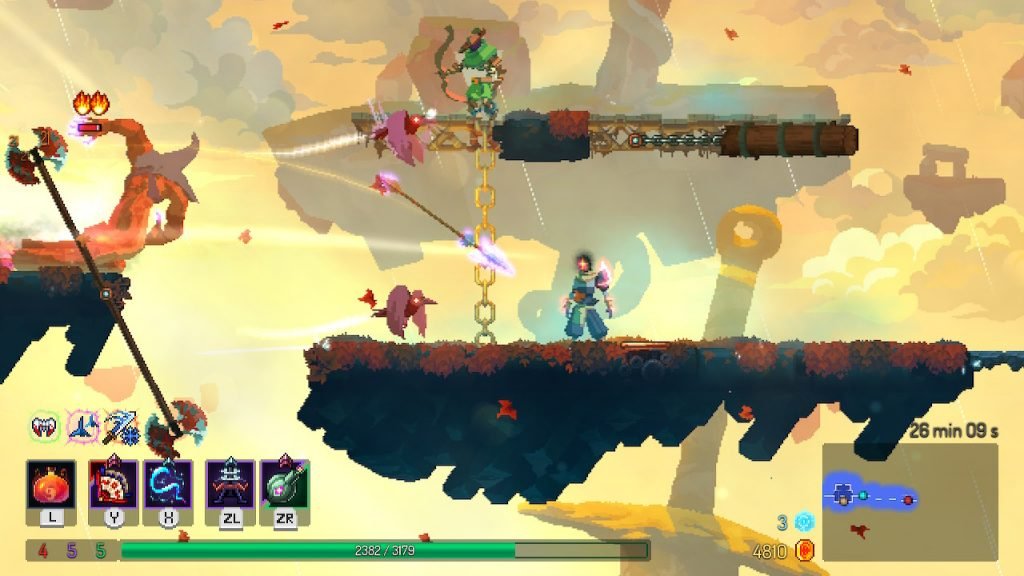Select the red fan weapon slot

point(113,485)
